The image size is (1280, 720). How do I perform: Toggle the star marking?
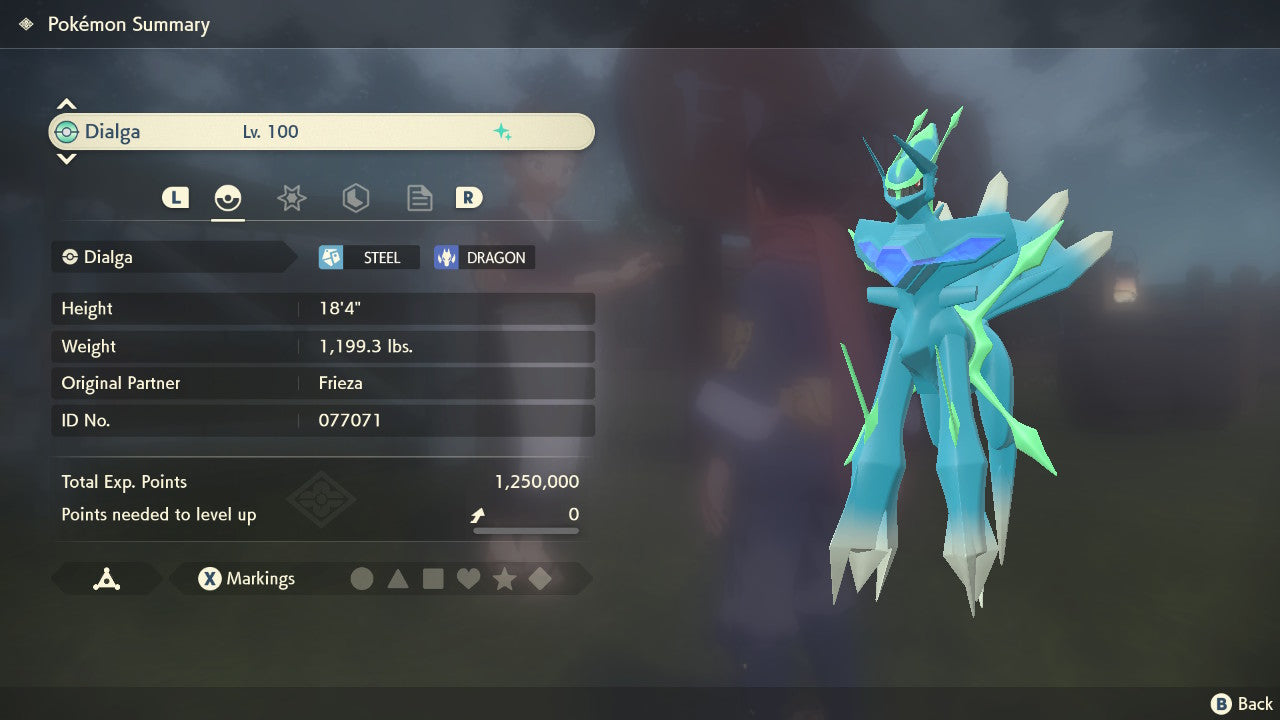pyautogui.click(x=504, y=579)
